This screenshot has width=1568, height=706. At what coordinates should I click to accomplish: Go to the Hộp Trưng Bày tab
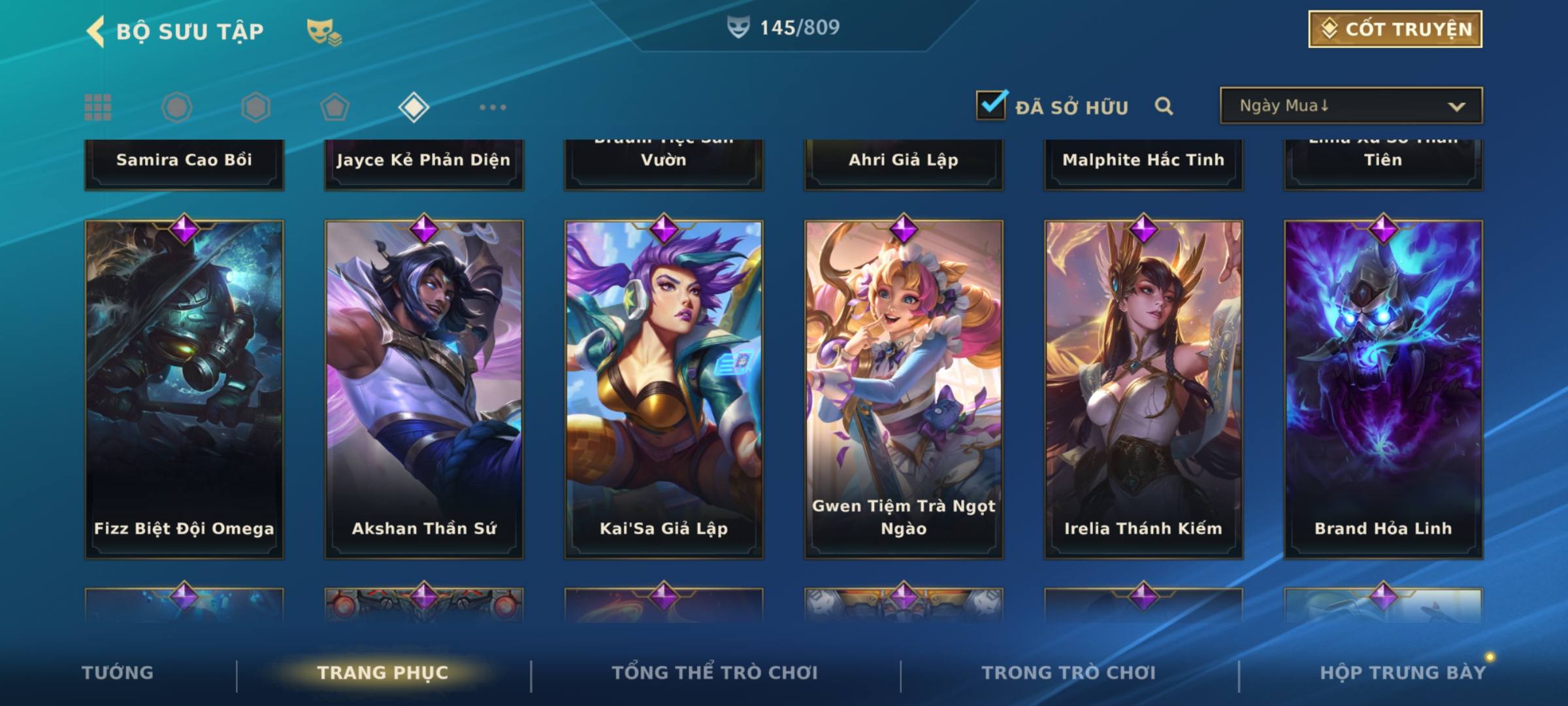[x=1403, y=673]
